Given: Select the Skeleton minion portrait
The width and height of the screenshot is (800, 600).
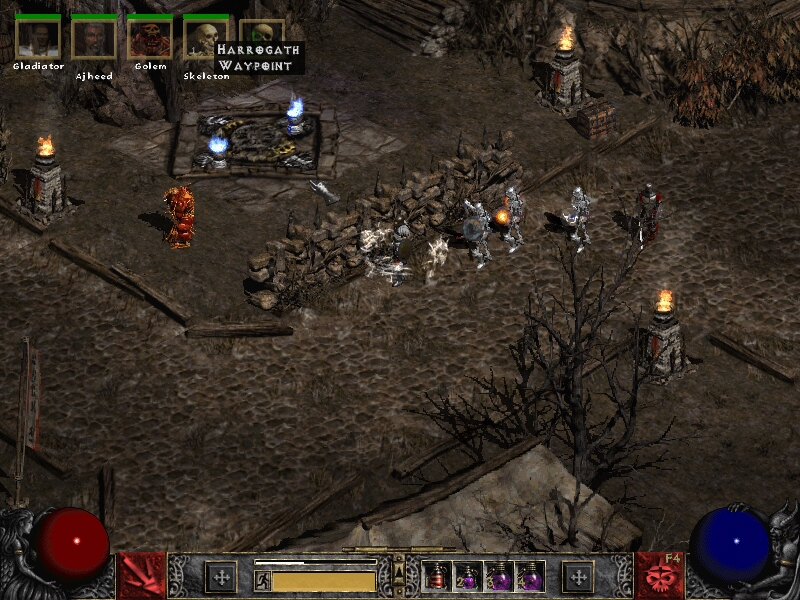Looking at the screenshot, I should tap(206, 39).
